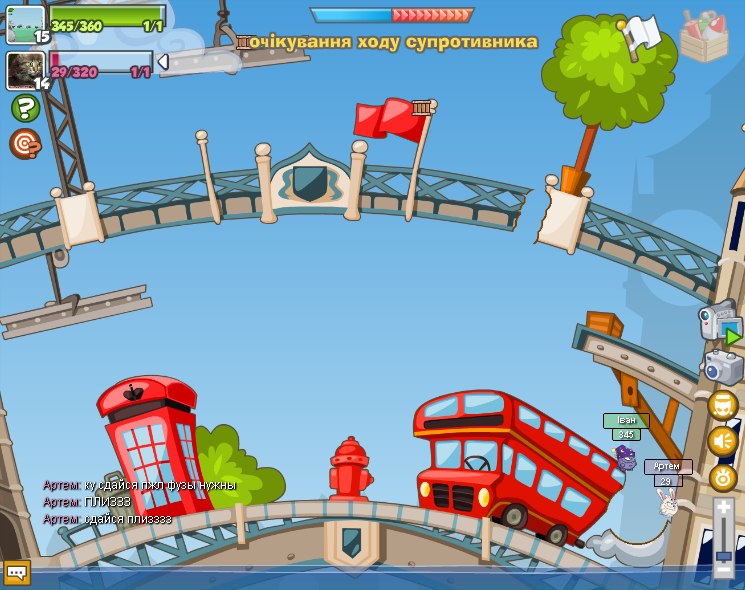This screenshot has height=590, width=745.
Task: Take a screenshot with the camera icon
Action: (x=723, y=367)
